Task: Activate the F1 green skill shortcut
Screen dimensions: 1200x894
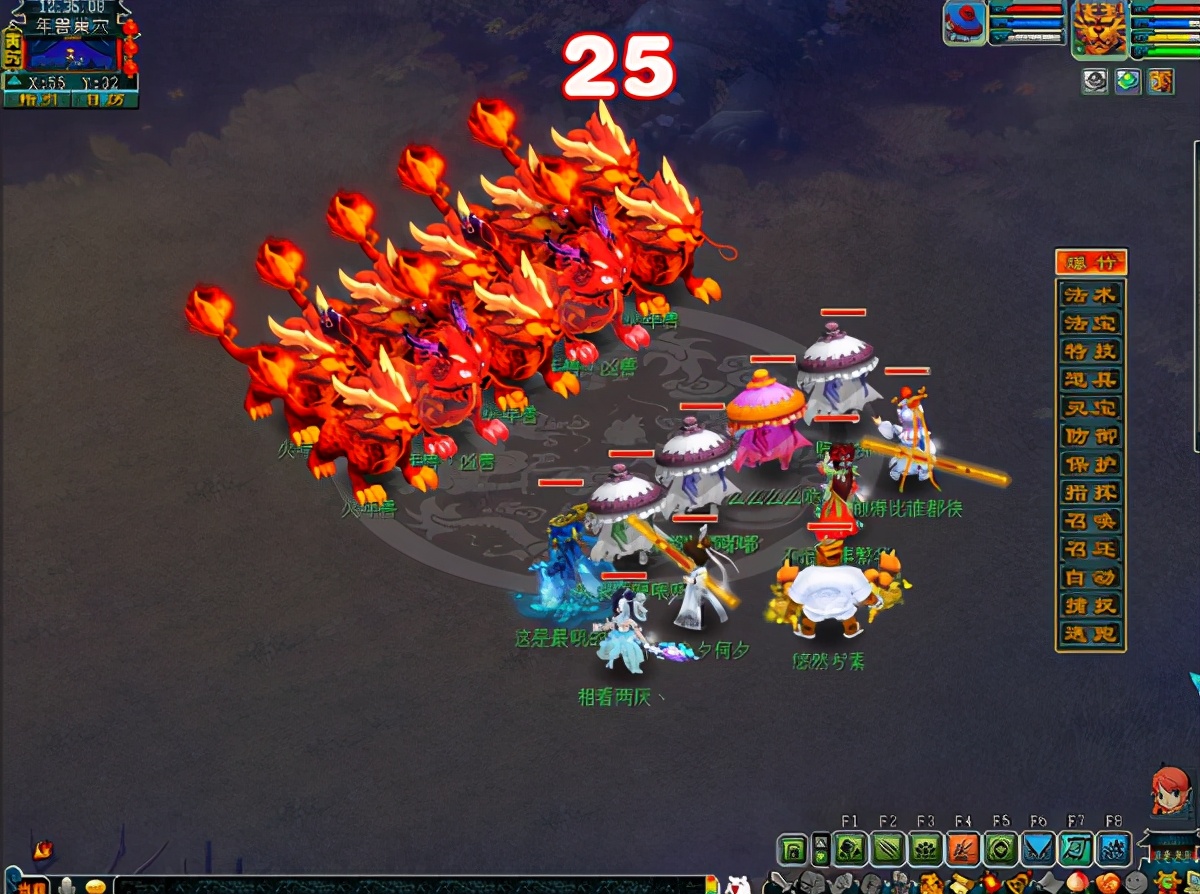Action: (850, 849)
